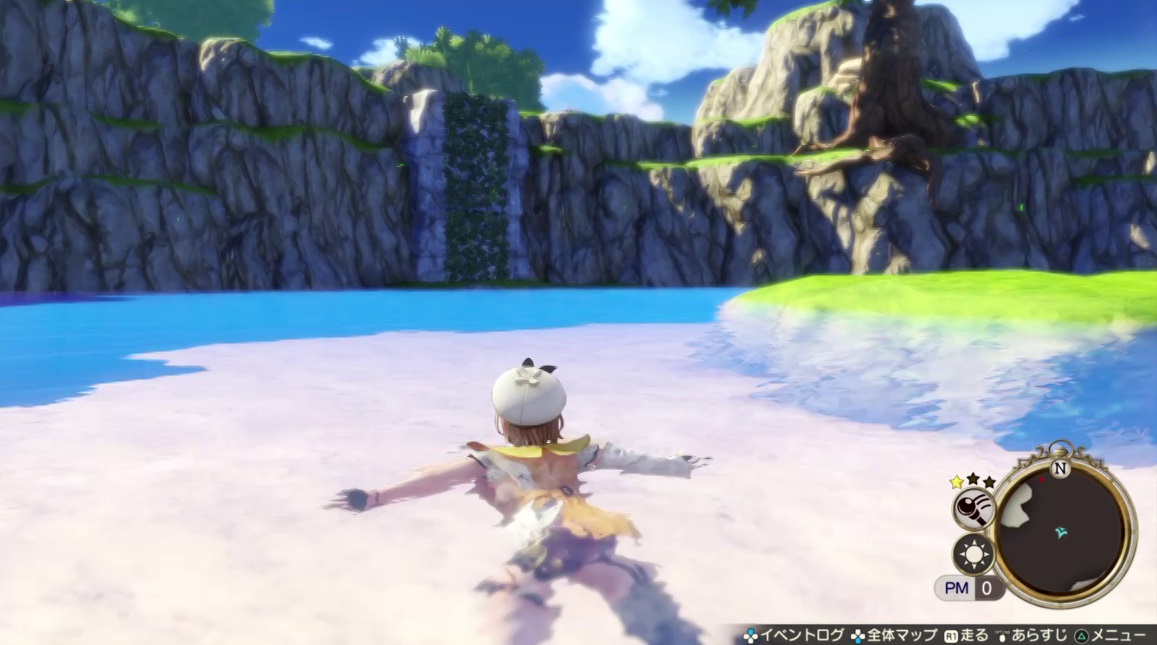Click the N compass marker on minimap
Viewport: 1157px width, 645px height.
[1060, 468]
